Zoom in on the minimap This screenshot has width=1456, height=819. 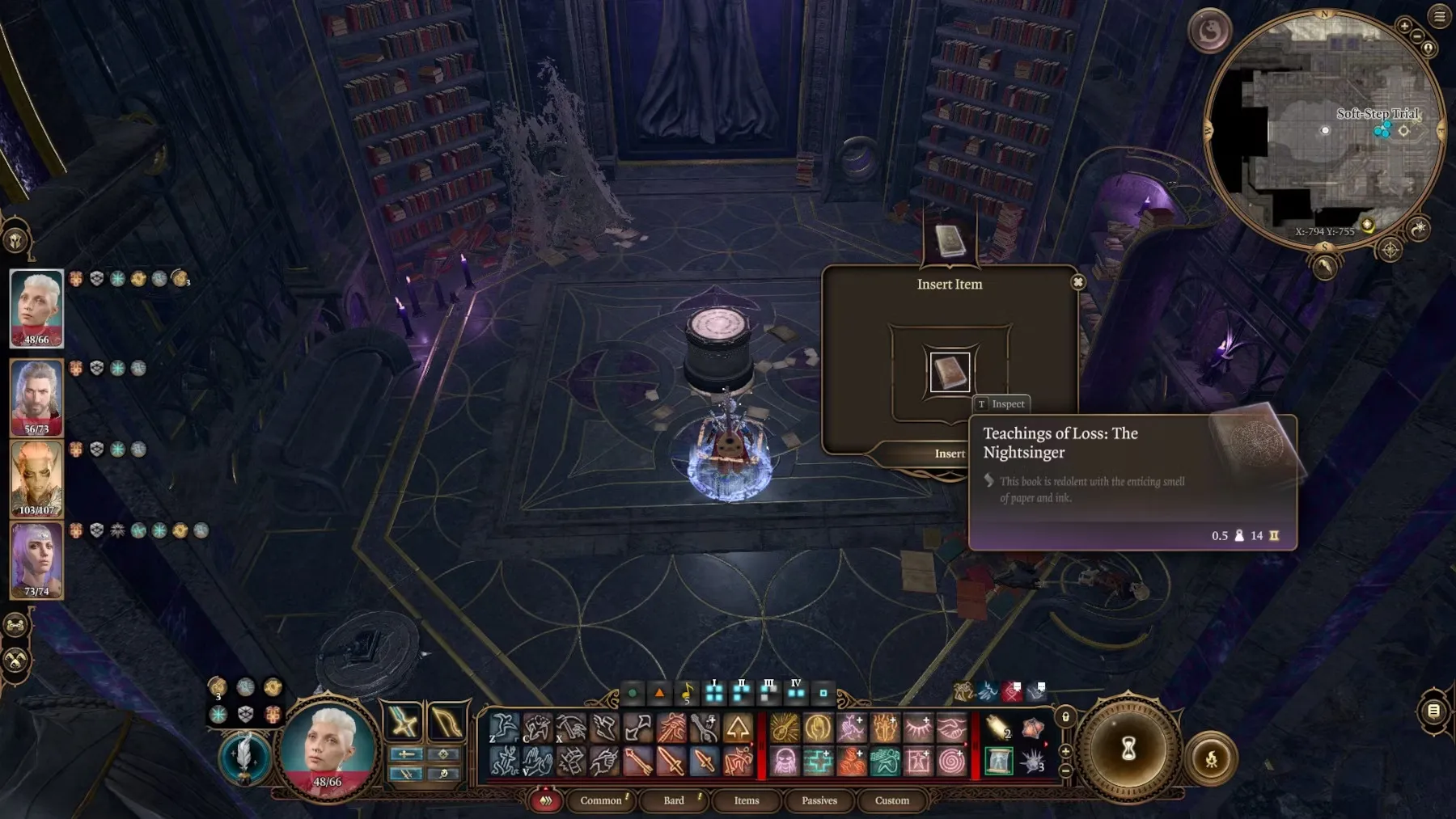click(x=1404, y=26)
